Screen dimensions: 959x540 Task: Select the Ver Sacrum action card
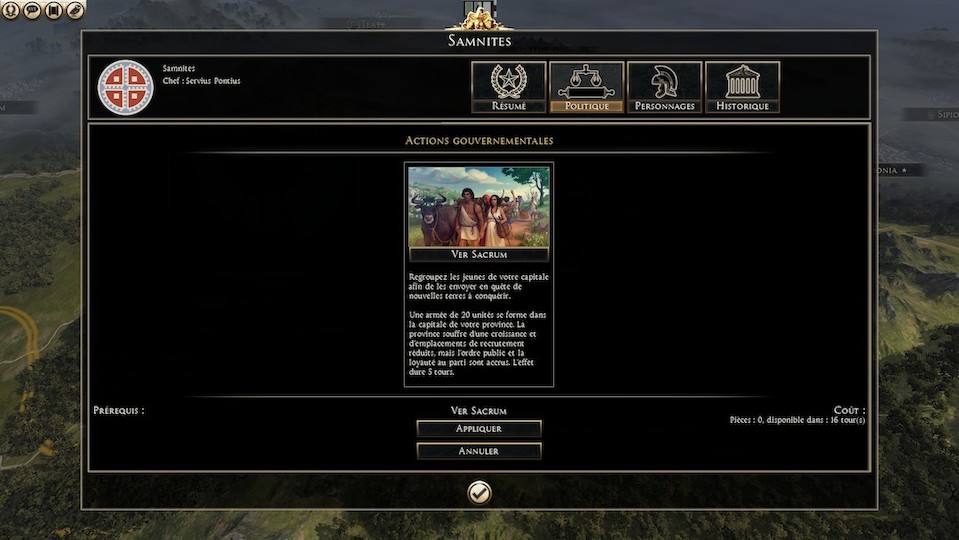point(479,214)
